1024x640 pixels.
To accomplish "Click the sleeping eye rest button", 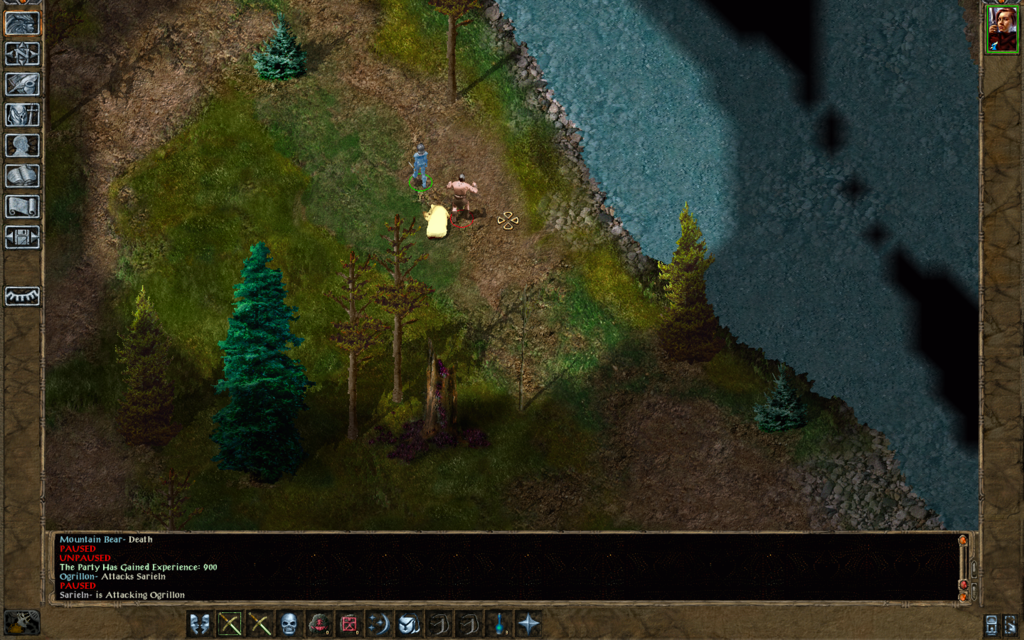I will point(22,297).
